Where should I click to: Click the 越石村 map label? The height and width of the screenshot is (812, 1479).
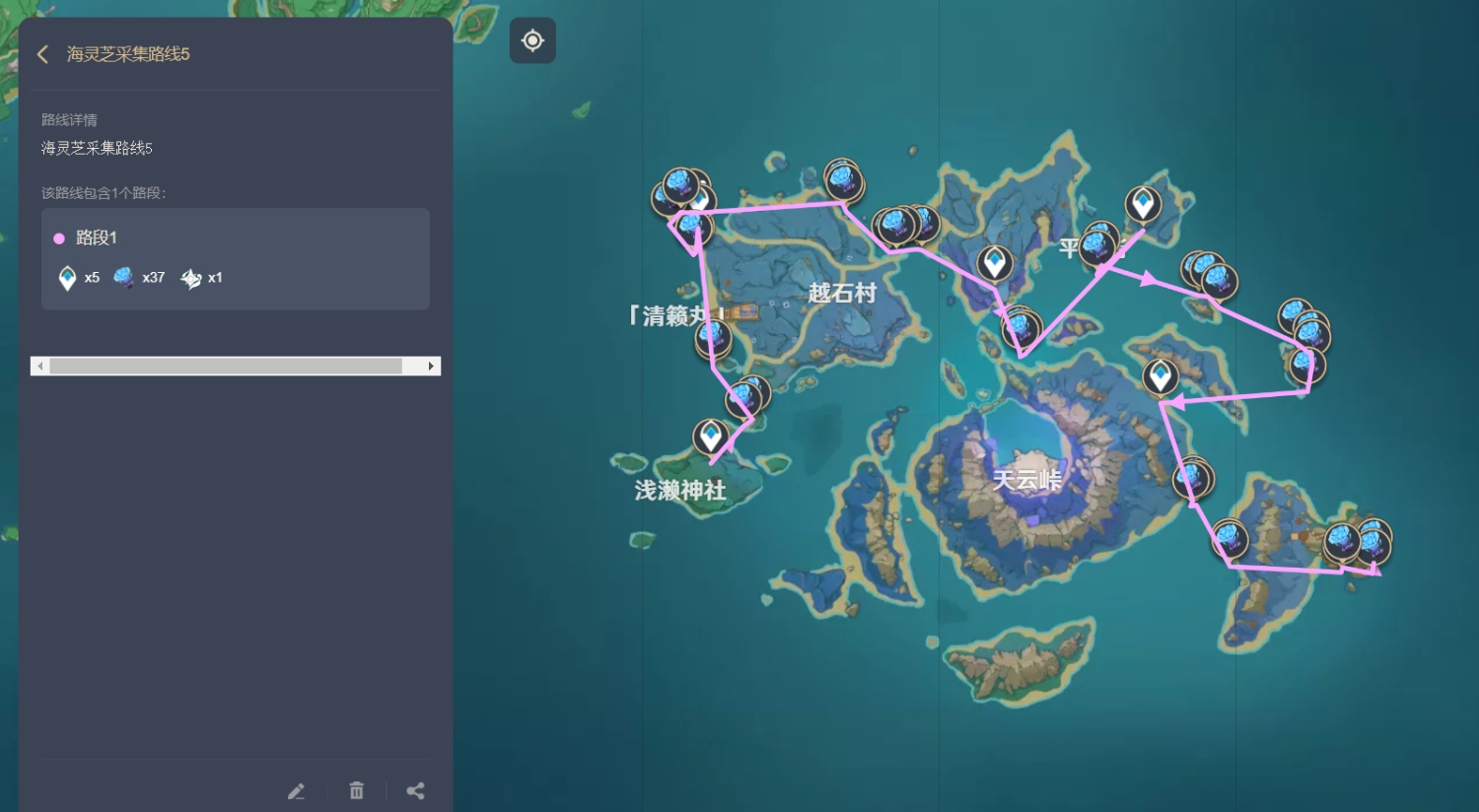(841, 293)
